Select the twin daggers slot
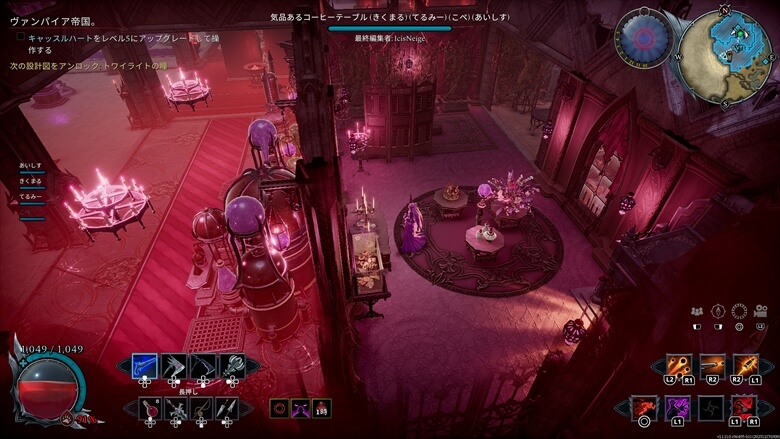The width and height of the screenshot is (780, 439). click(x=228, y=408)
